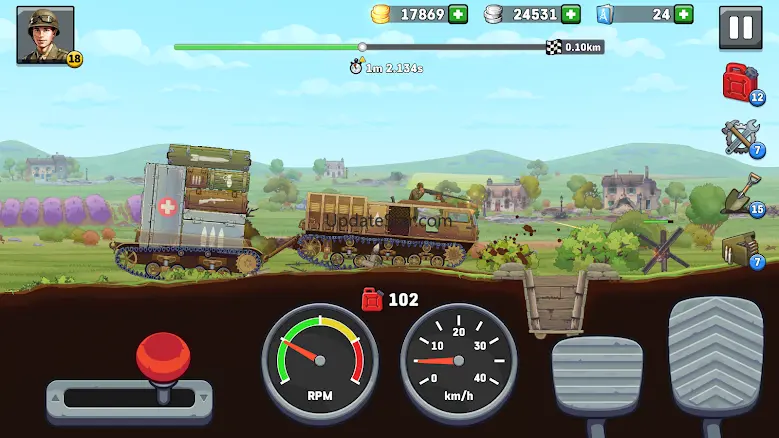Screen dimensions: 779x438
Task: Use the ammo crate item
Action: tap(741, 248)
